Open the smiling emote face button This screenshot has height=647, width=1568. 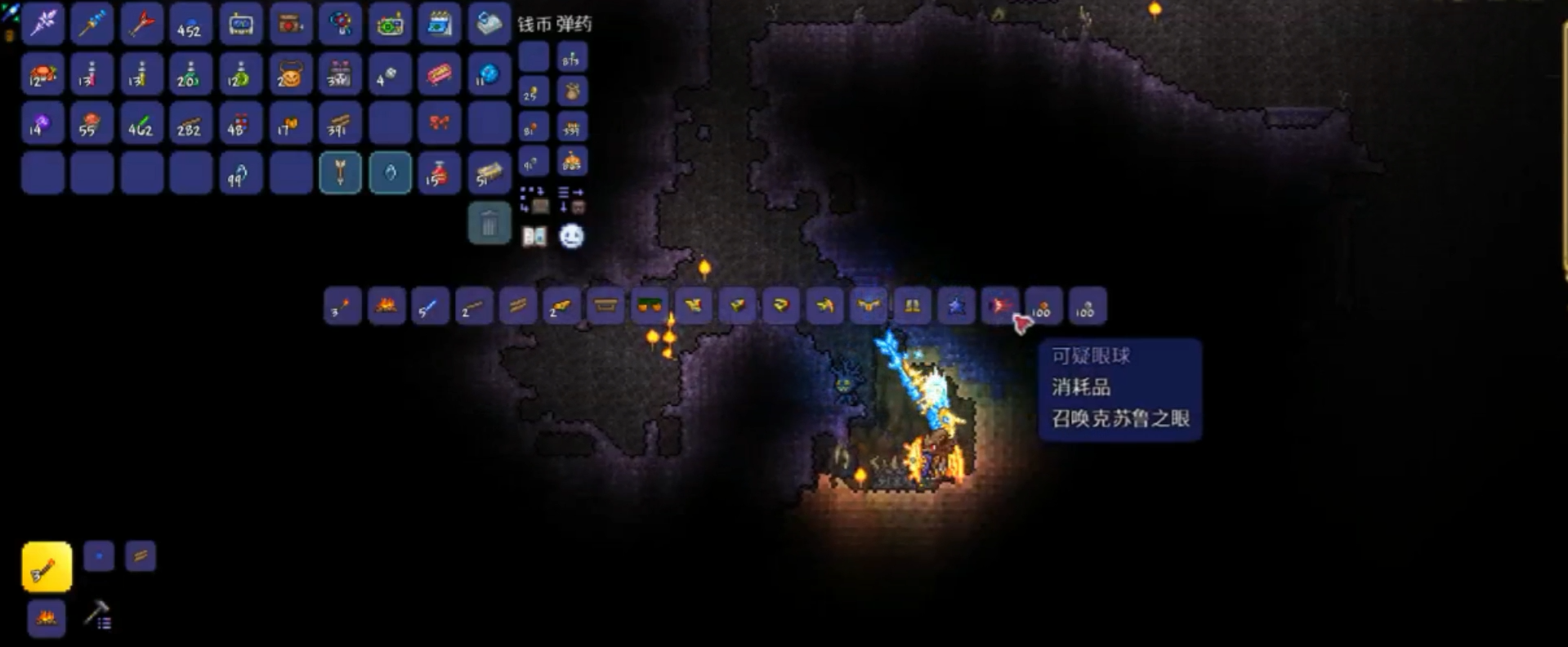point(571,237)
